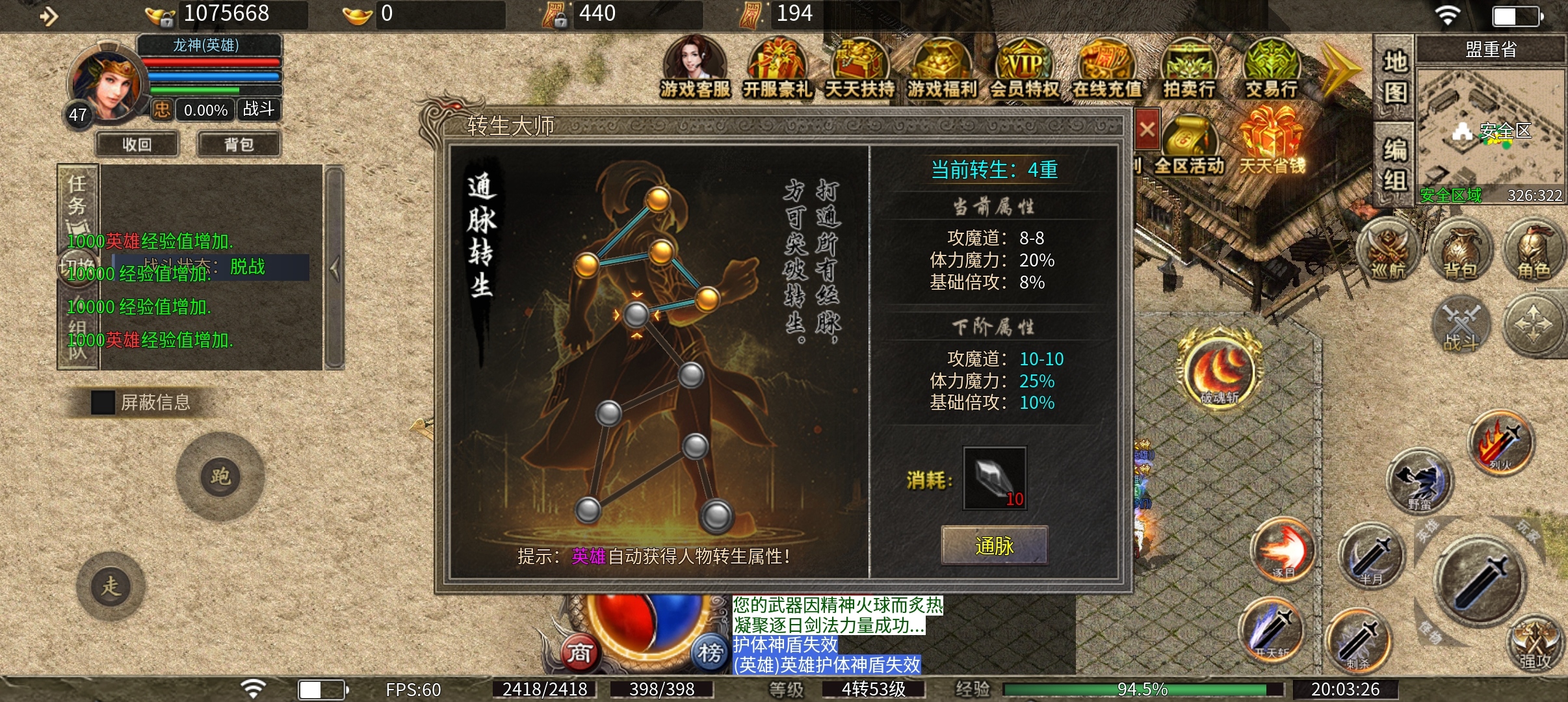Open 游戏客服 customer service
The image size is (1568, 702).
[x=695, y=68]
